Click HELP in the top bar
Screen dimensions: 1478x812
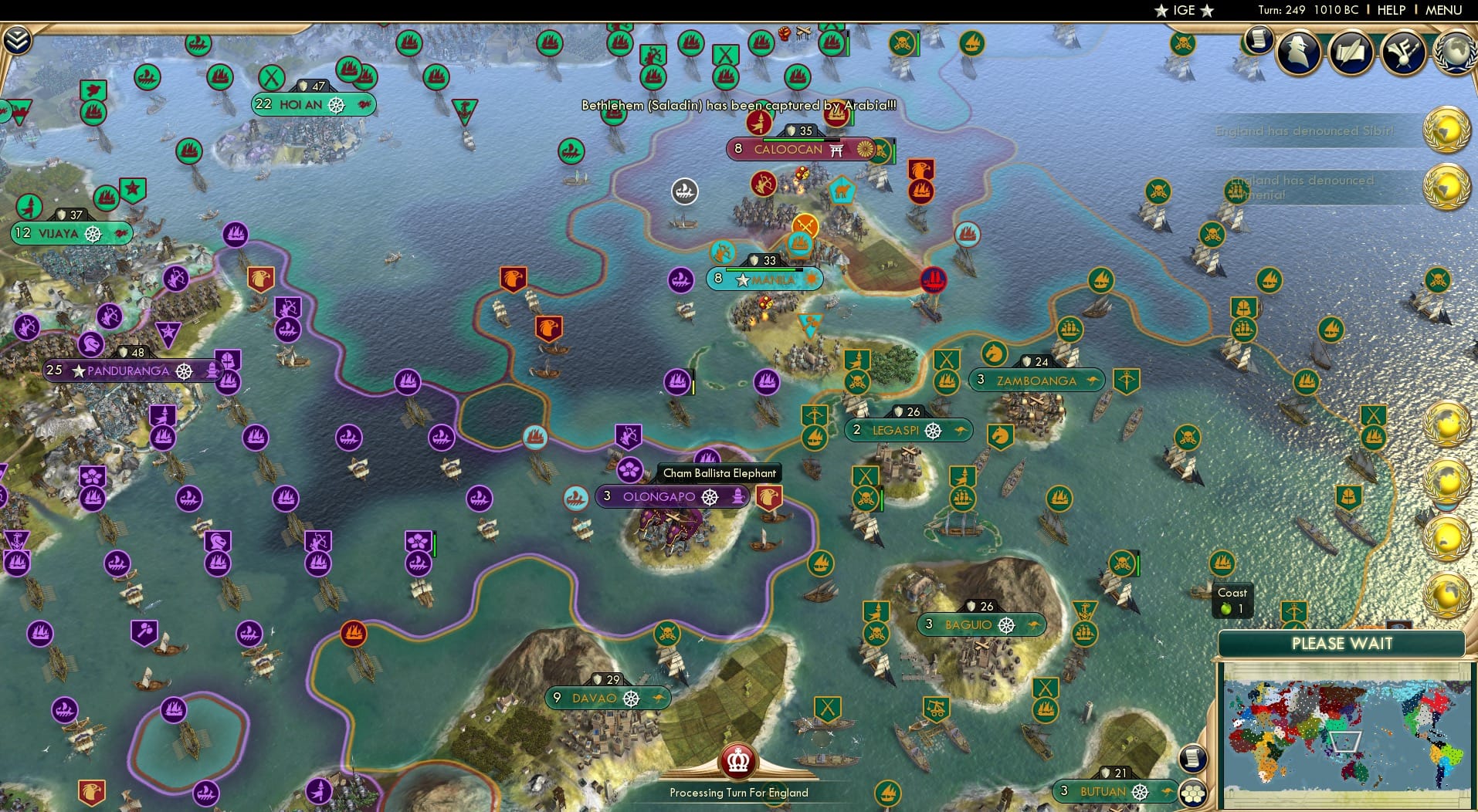[1390, 10]
